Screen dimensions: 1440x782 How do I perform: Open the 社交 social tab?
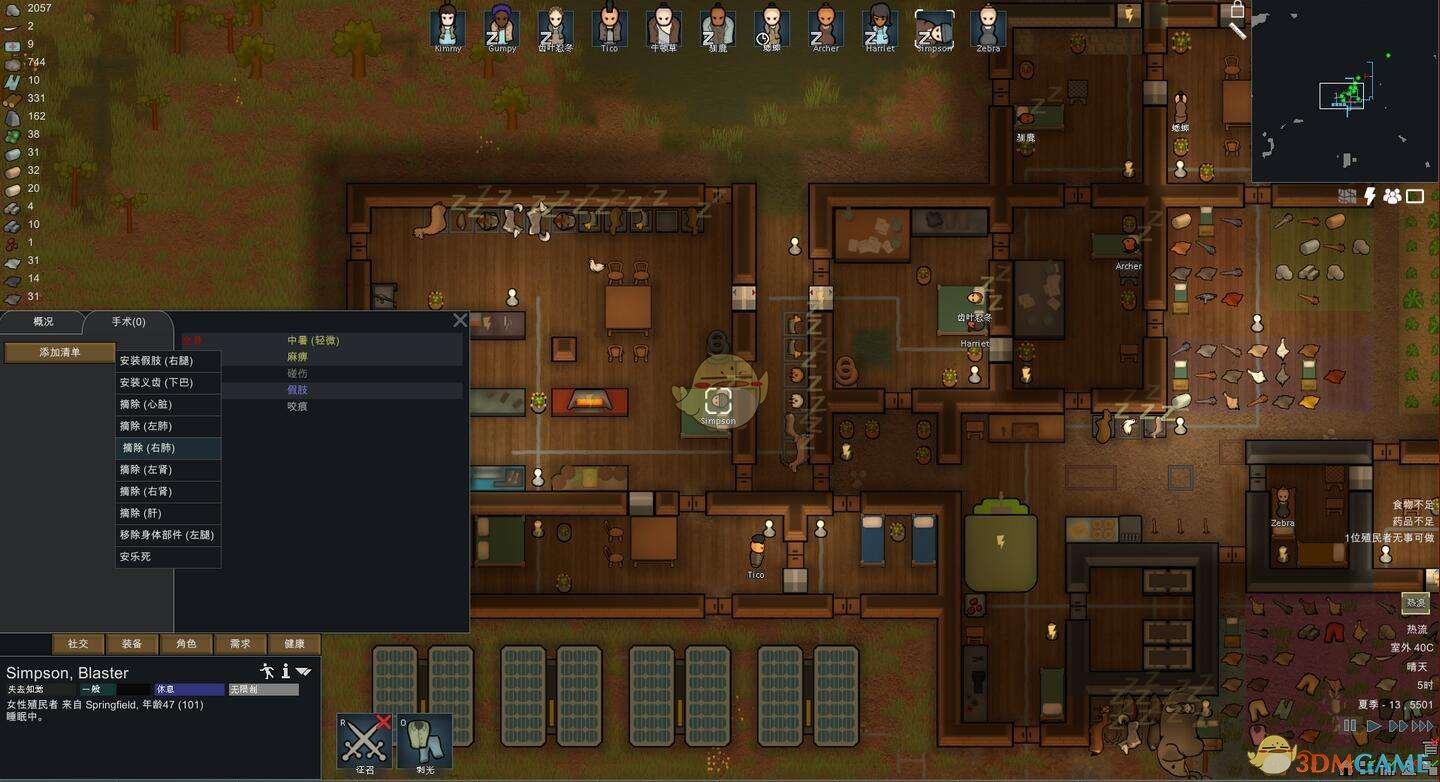78,644
